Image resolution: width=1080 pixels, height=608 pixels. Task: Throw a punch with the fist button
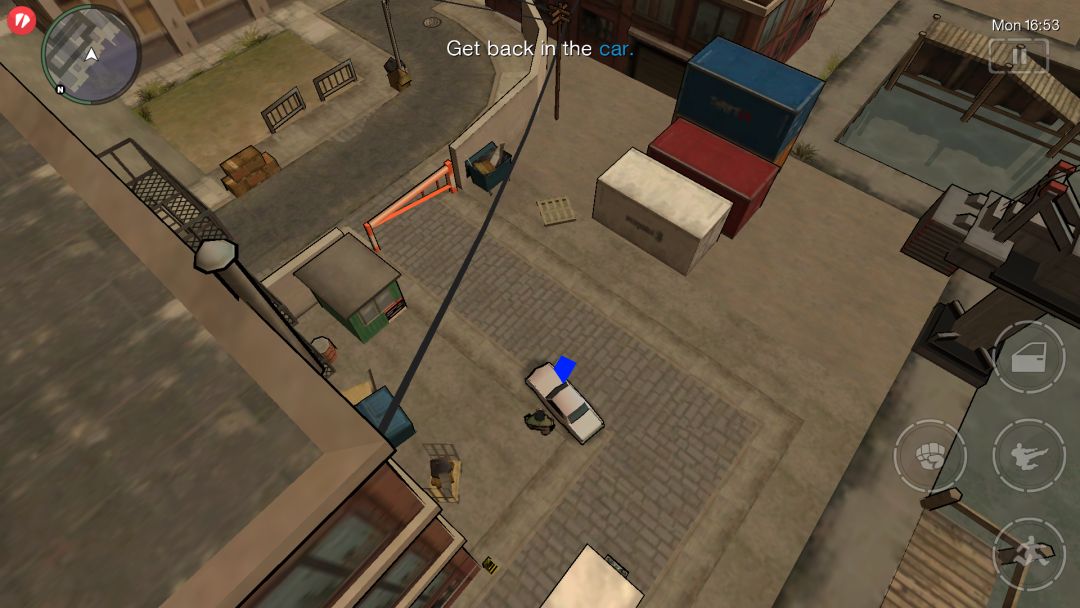(929, 455)
